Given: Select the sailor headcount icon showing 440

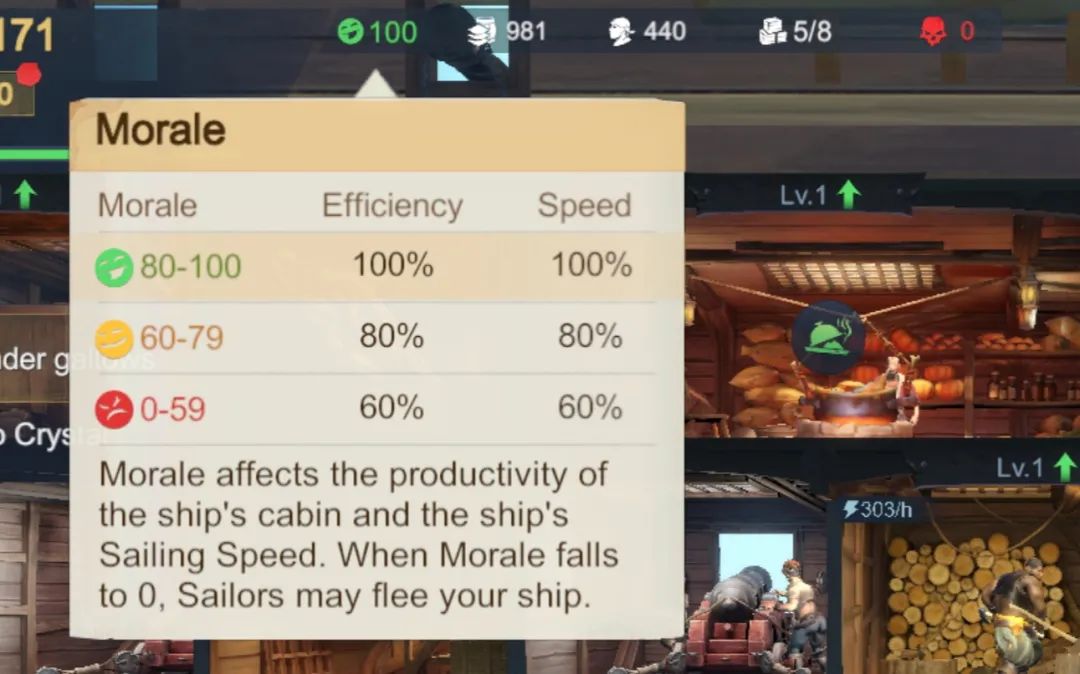Looking at the screenshot, I should click(621, 32).
